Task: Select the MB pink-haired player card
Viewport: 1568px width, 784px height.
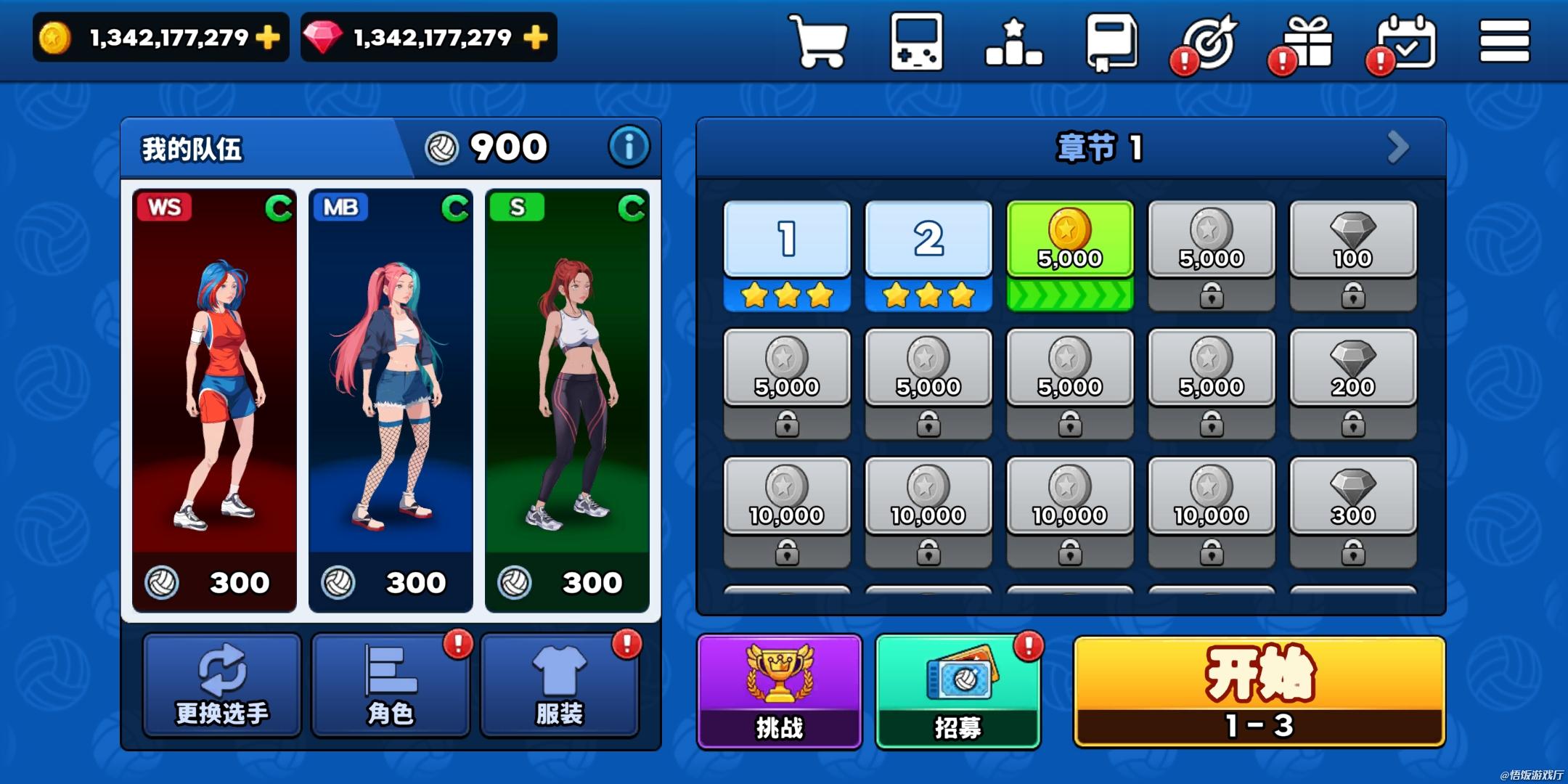Action: (x=391, y=399)
